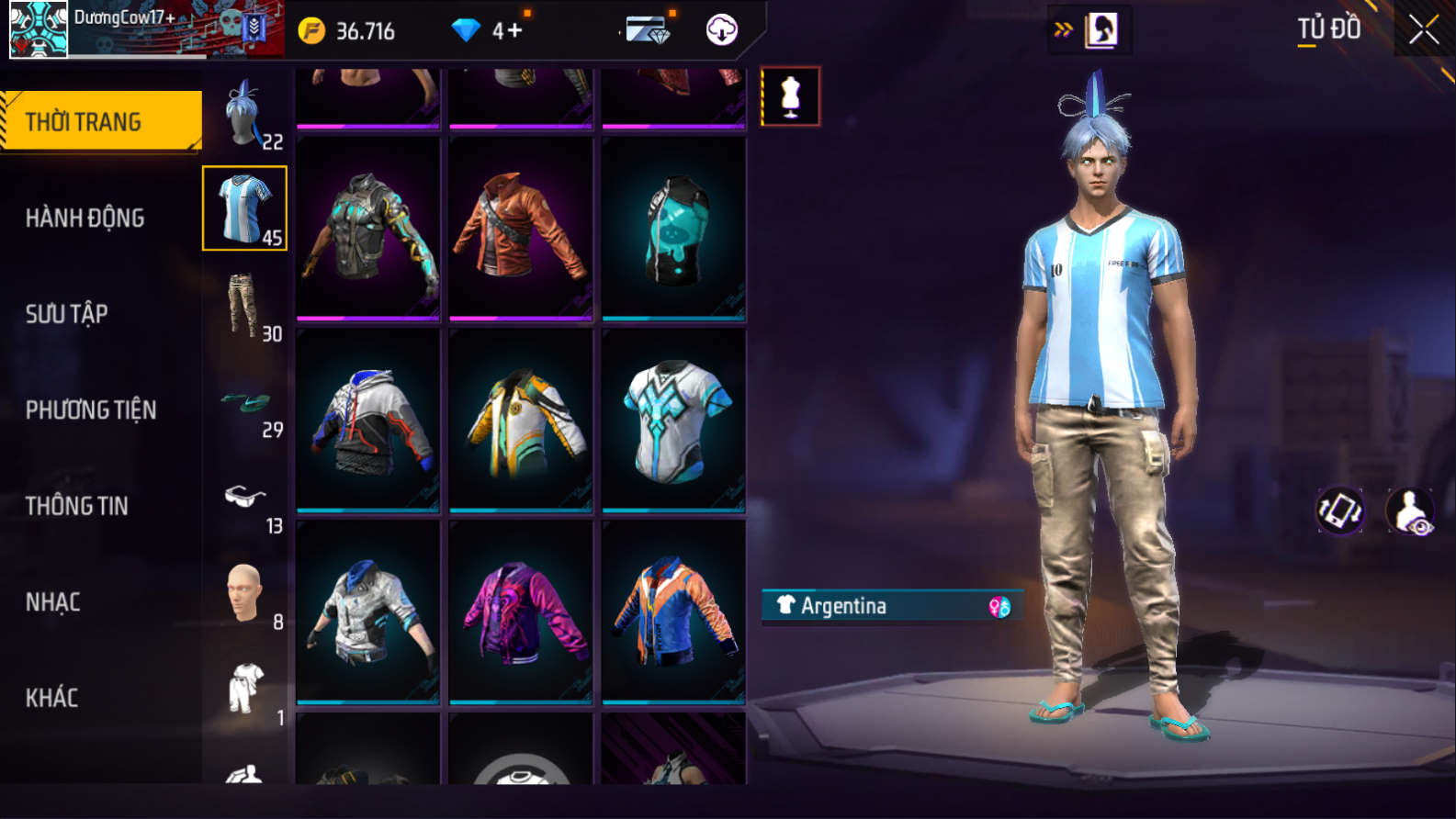This screenshot has height=819, width=1456.
Task: Close the wardrobe with the X button
Action: tap(1423, 30)
